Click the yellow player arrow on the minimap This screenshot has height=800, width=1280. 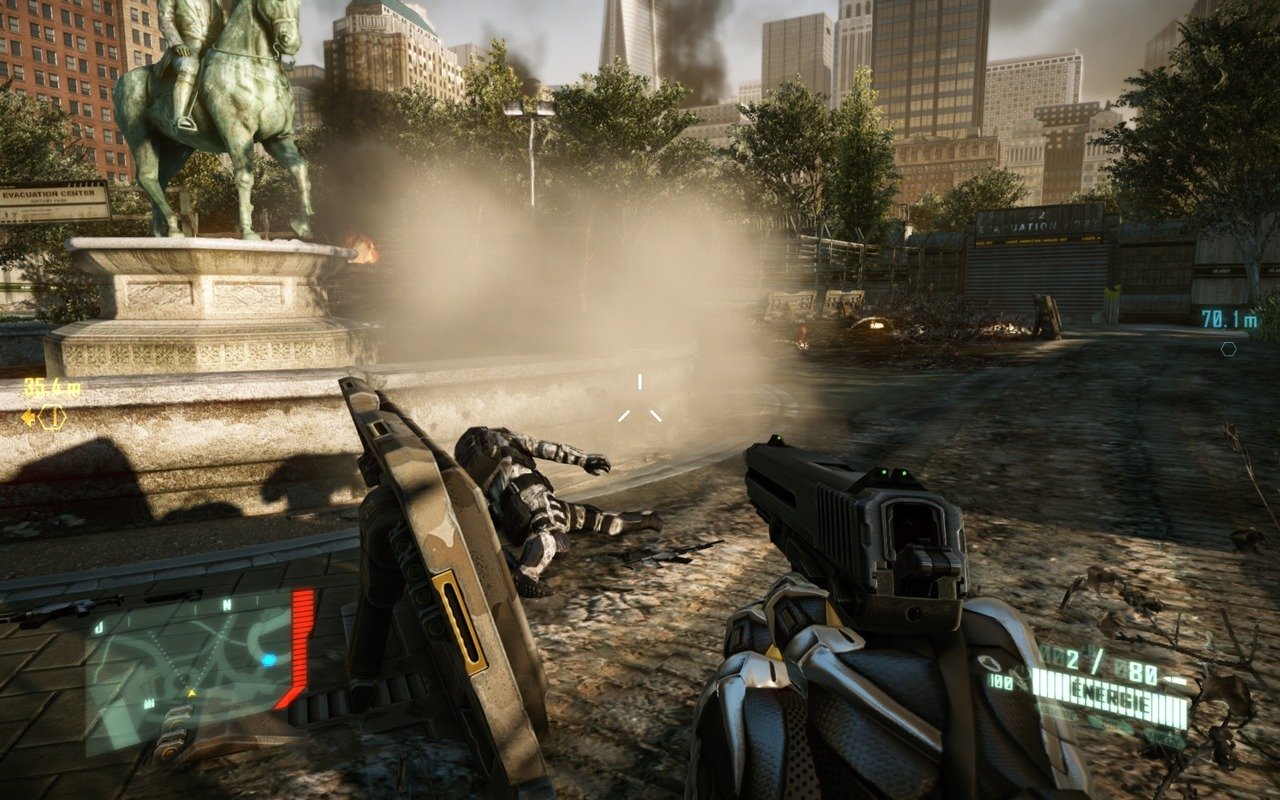coord(191,692)
